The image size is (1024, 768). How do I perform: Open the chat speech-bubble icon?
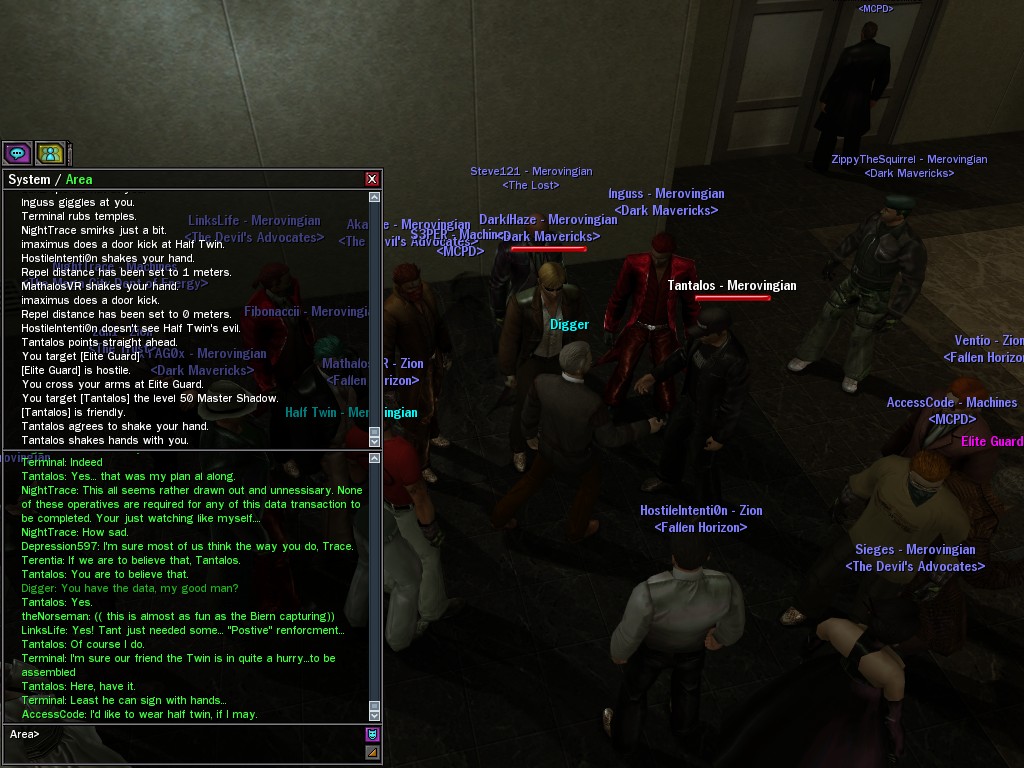(x=17, y=153)
